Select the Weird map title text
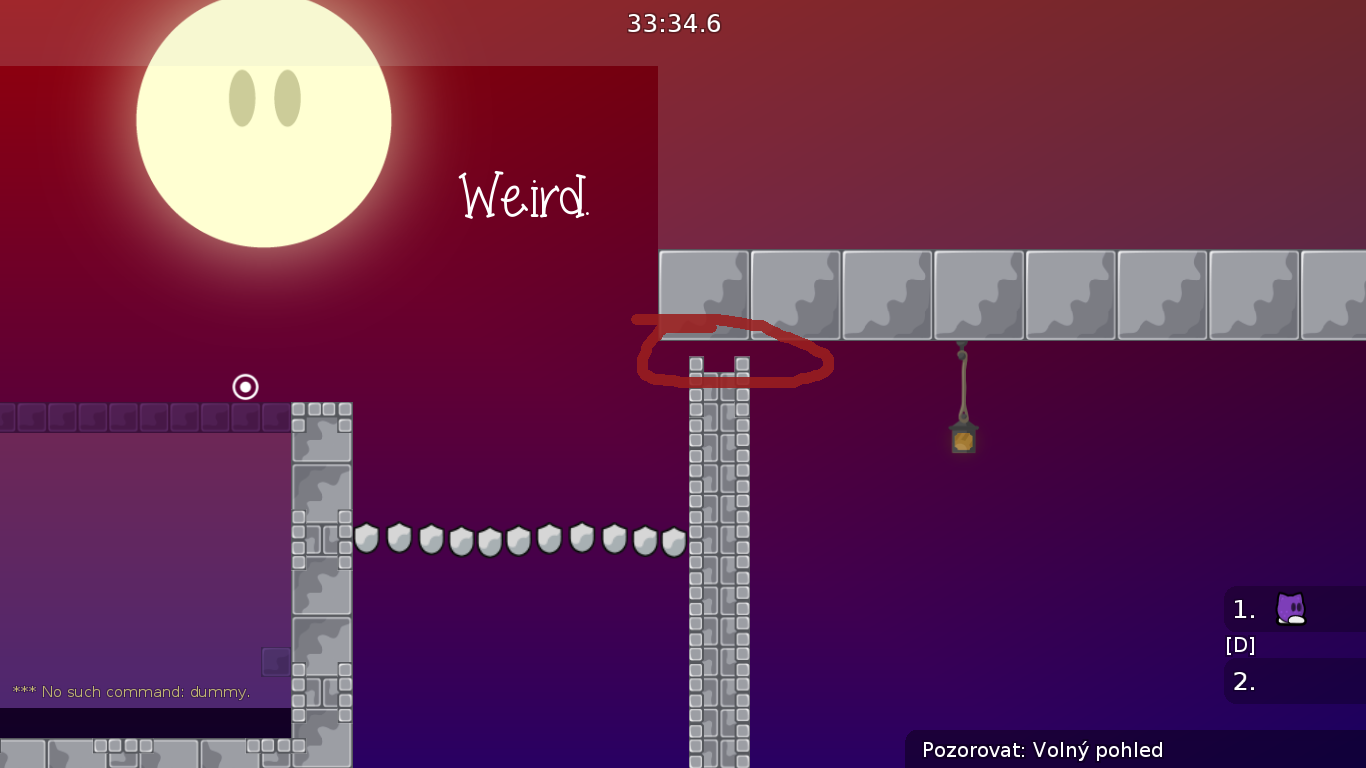The width and height of the screenshot is (1366, 768). pos(522,197)
